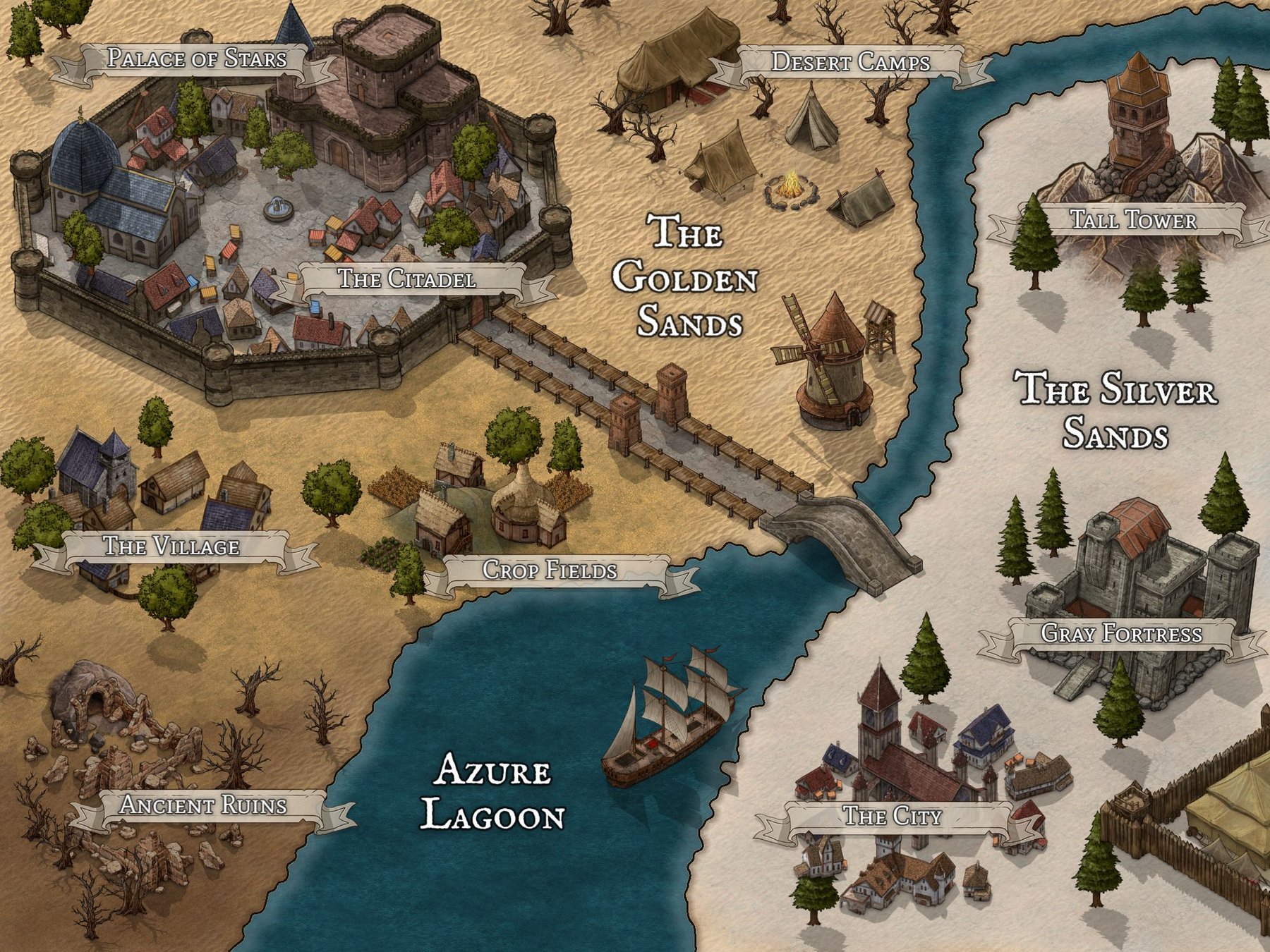The width and height of the screenshot is (1270, 952).
Task: Select The Village banner label
Action: (171, 547)
